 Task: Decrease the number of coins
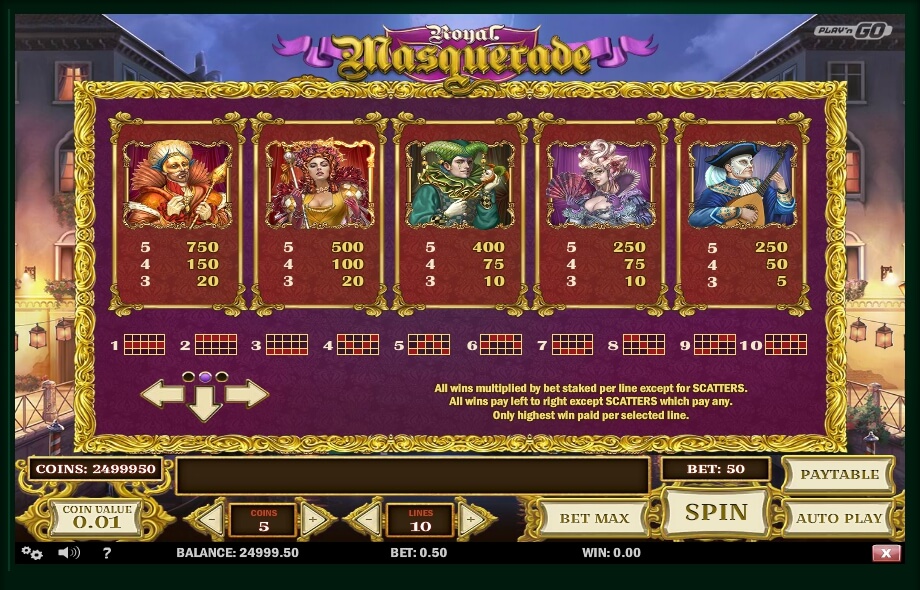(210, 520)
